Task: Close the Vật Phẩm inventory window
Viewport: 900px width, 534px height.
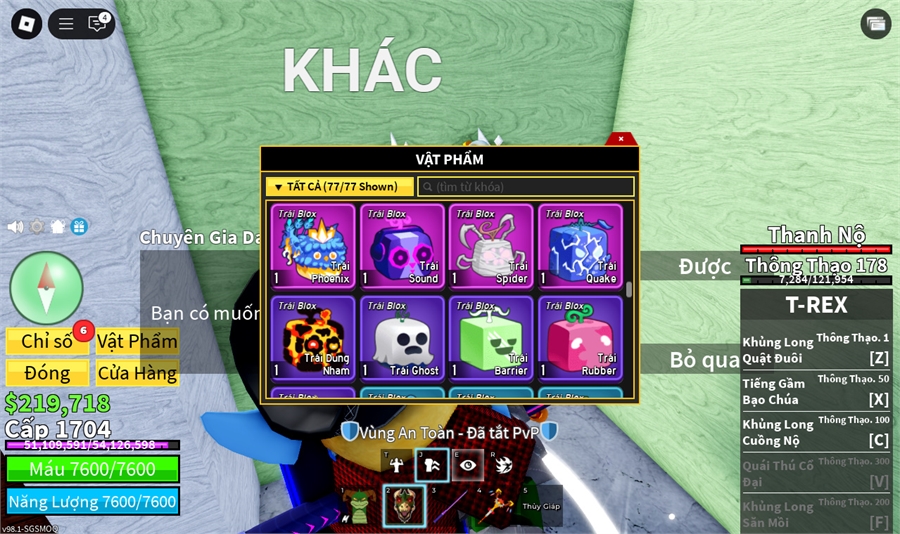Action: click(x=621, y=139)
